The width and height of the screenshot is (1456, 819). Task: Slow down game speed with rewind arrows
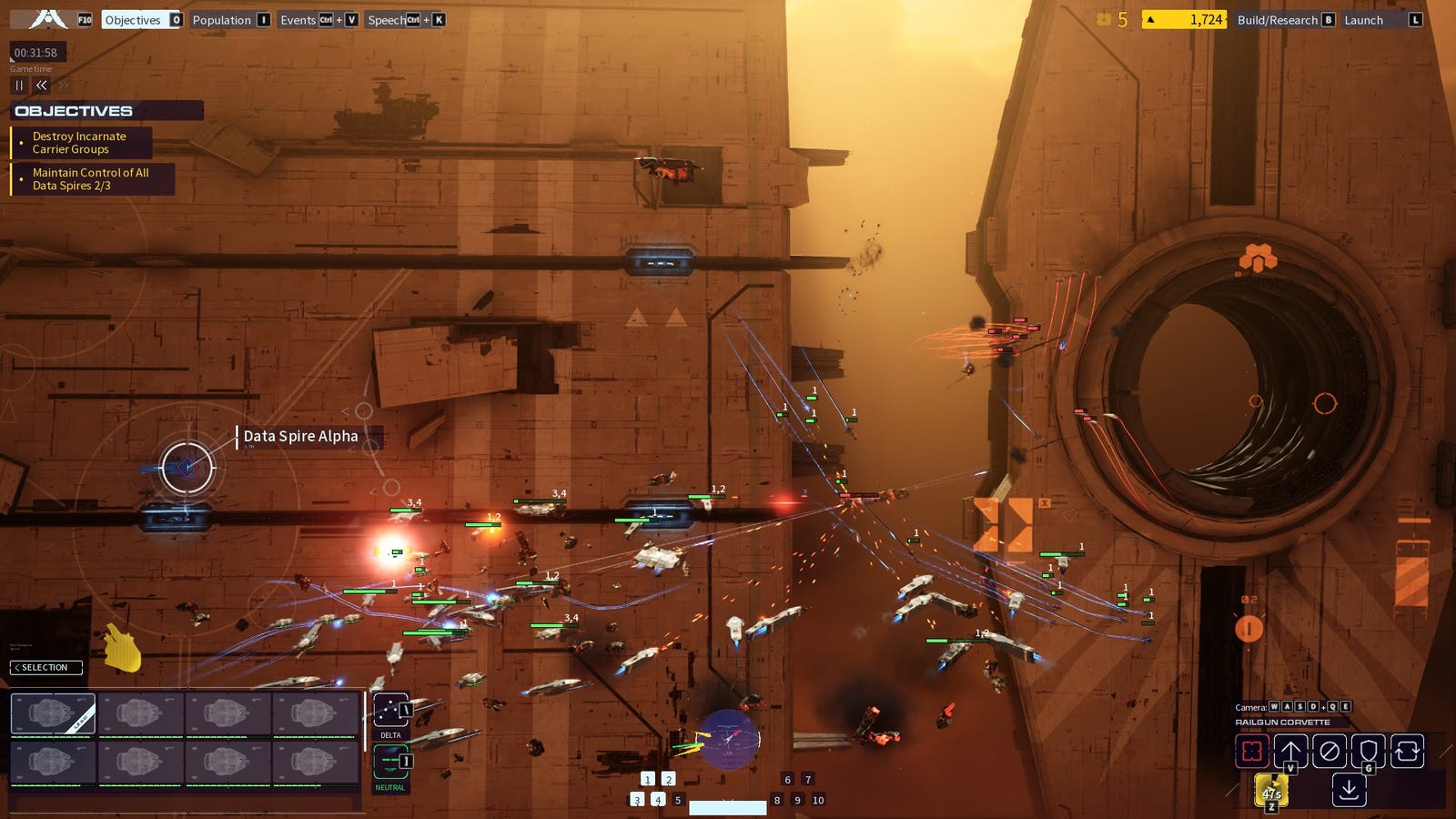click(42, 85)
